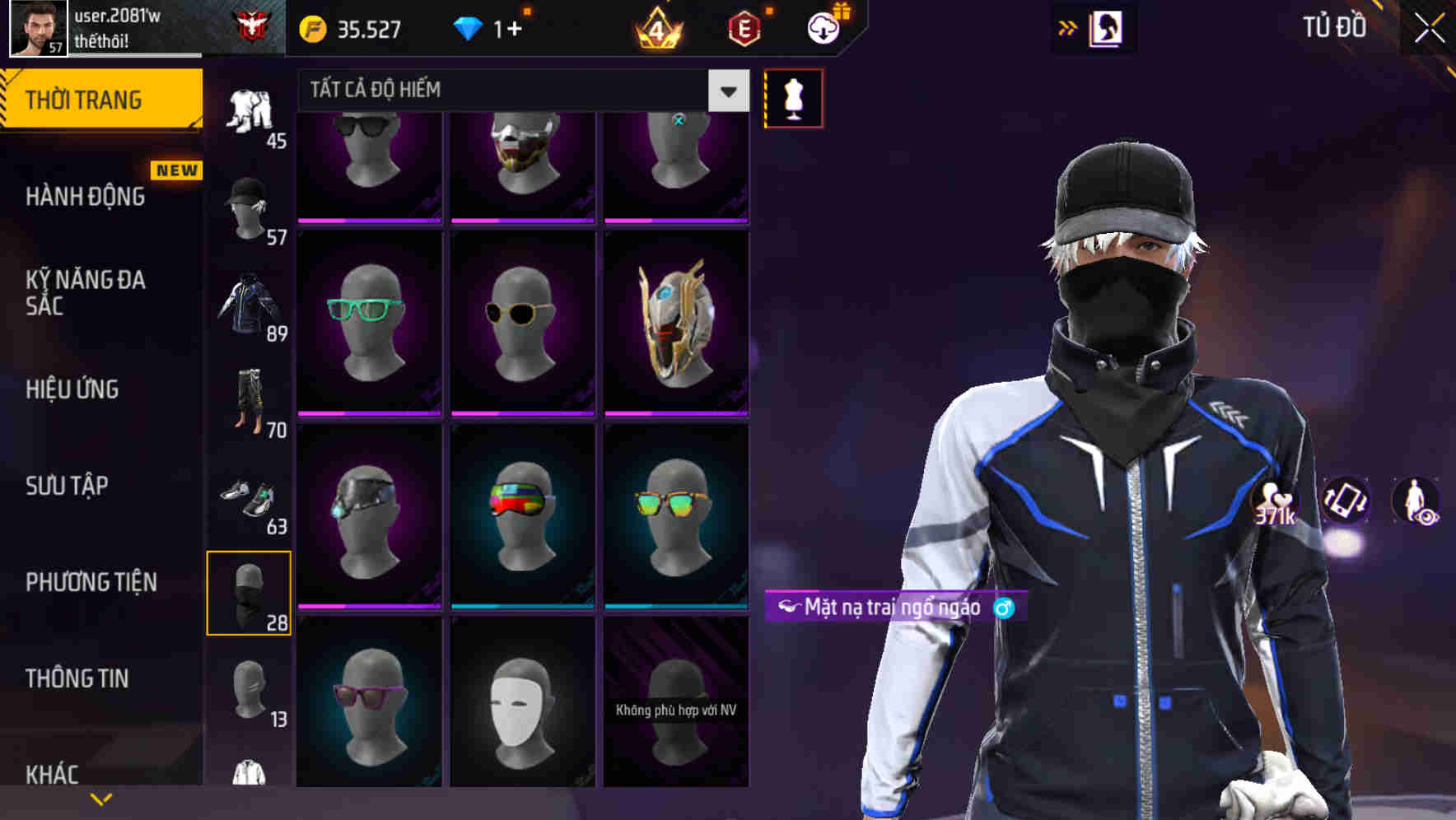
Task: Open the mannequin preview icon
Action: click(793, 98)
